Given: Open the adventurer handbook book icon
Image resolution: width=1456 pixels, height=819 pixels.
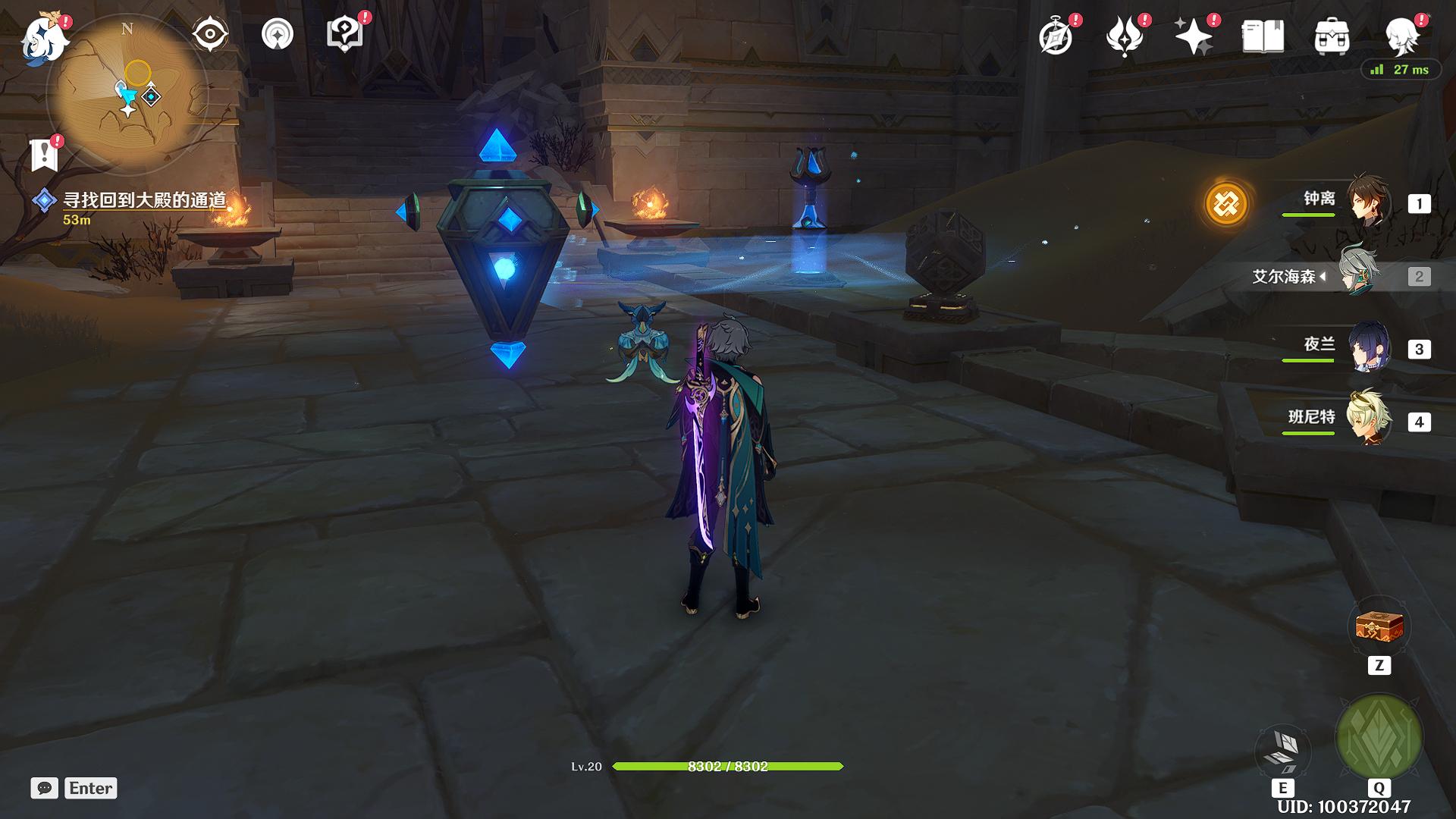Looking at the screenshot, I should click(1263, 36).
